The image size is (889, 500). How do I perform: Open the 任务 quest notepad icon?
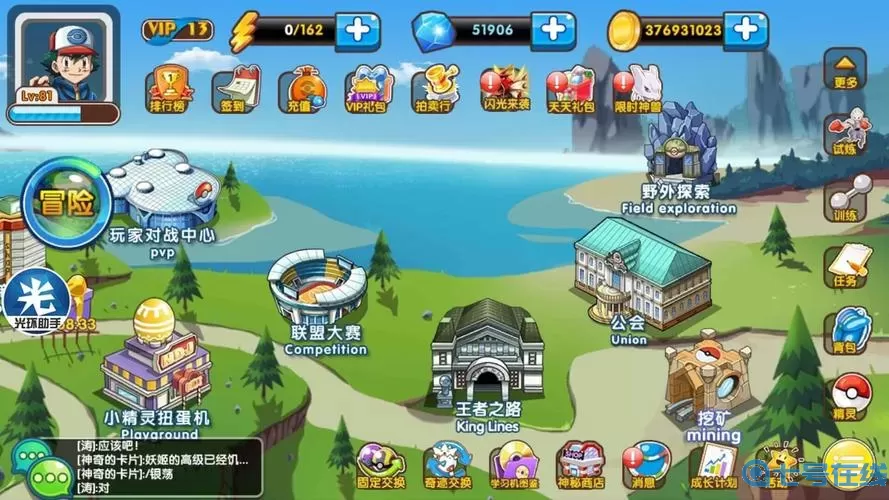point(845,262)
